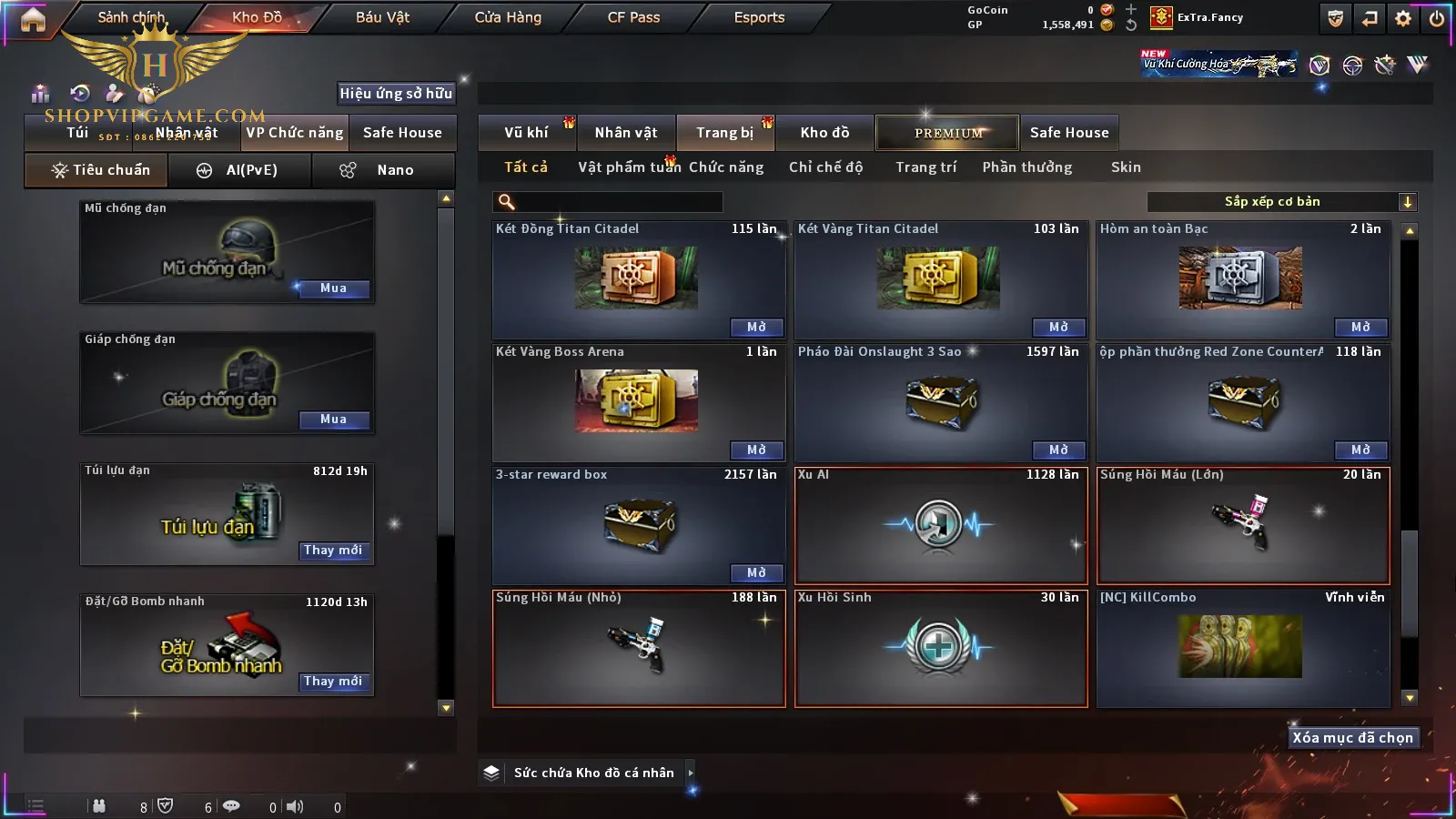
Task: Open the Két Đồng Titan Citadel safe
Action: 756,328
